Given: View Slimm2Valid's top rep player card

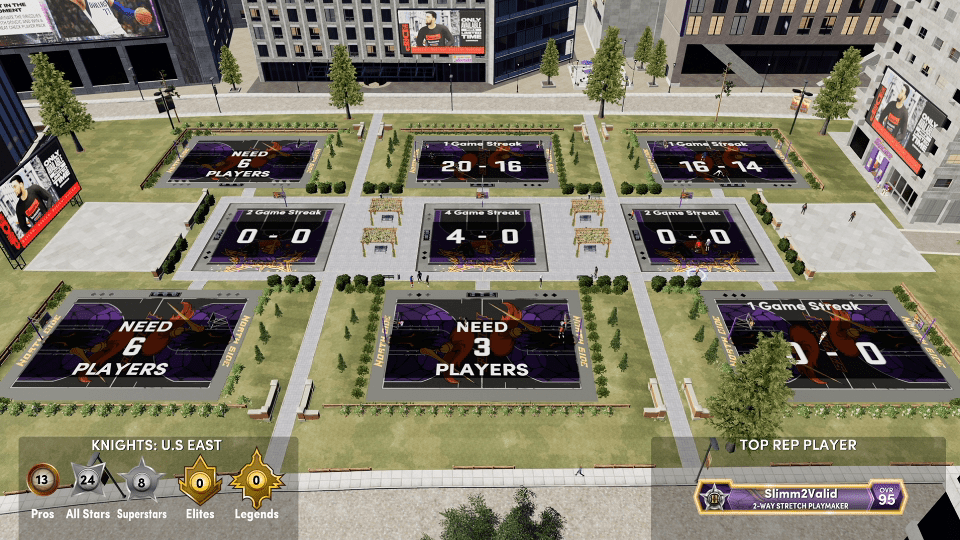Looking at the screenshot, I should coord(801,496).
